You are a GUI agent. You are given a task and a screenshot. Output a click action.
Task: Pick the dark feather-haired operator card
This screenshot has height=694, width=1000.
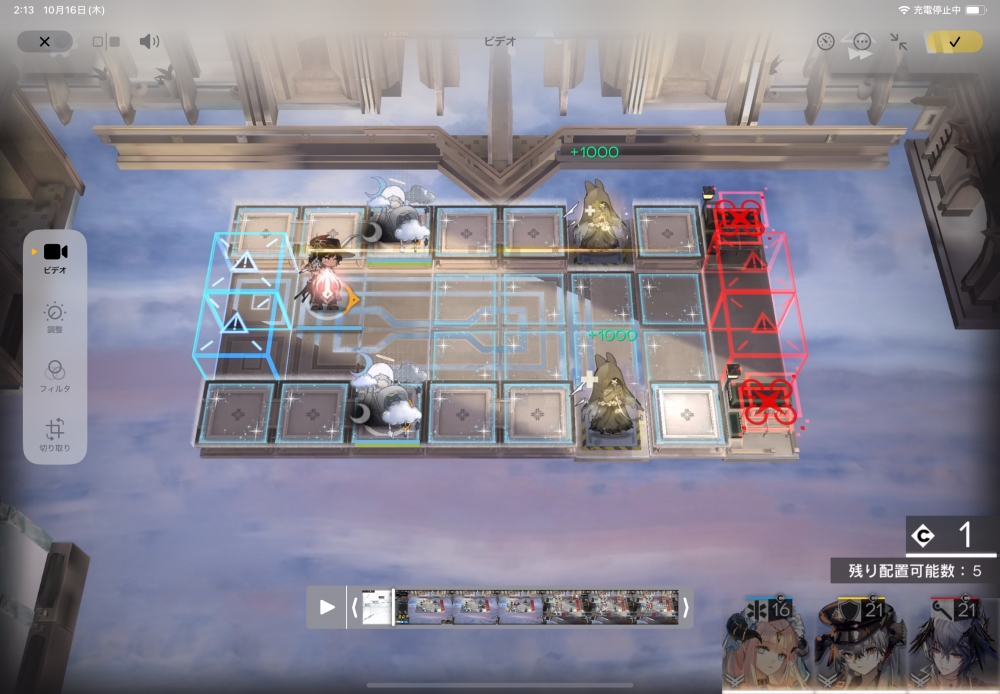[x=950, y=645]
